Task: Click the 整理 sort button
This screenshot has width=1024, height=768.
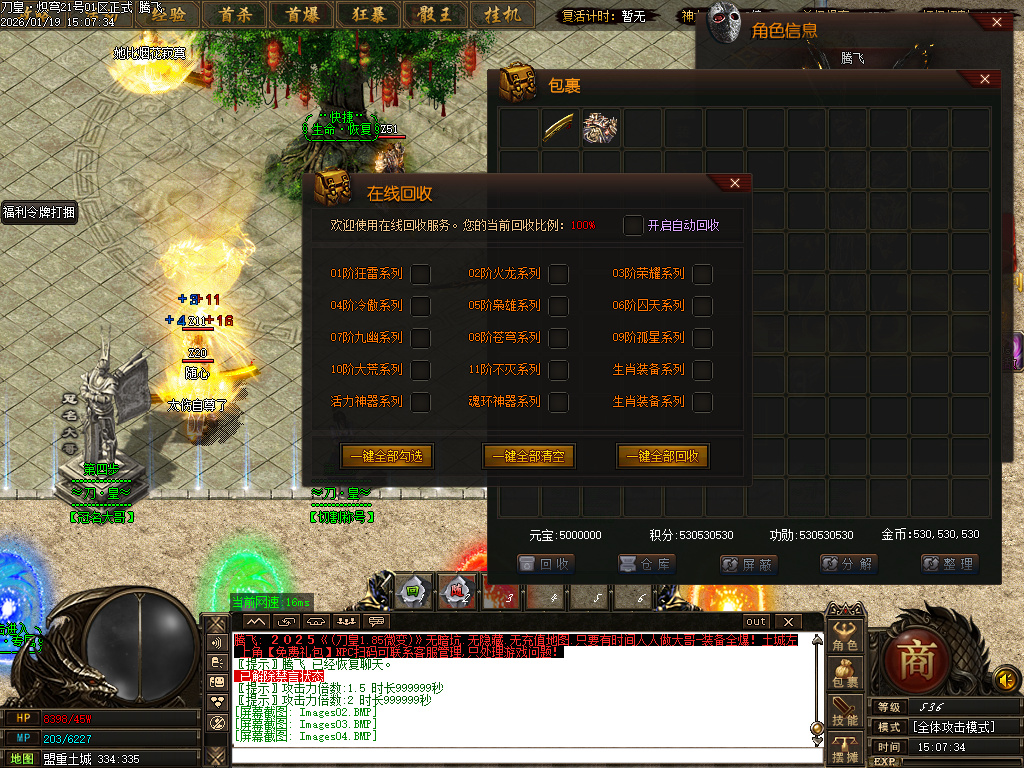Action: (x=948, y=564)
